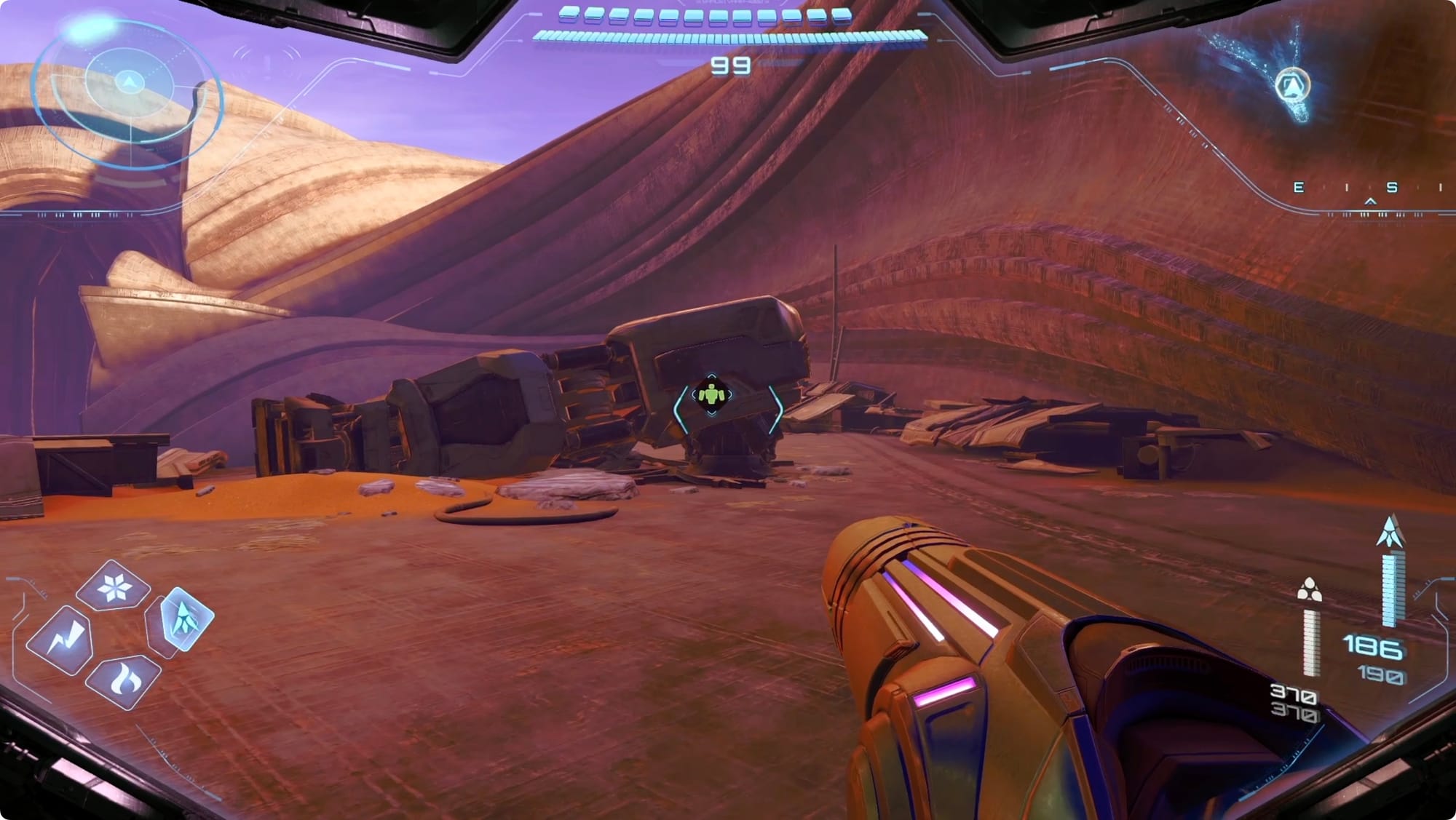Click the player marker on the minimap

tap(1292, 86)
